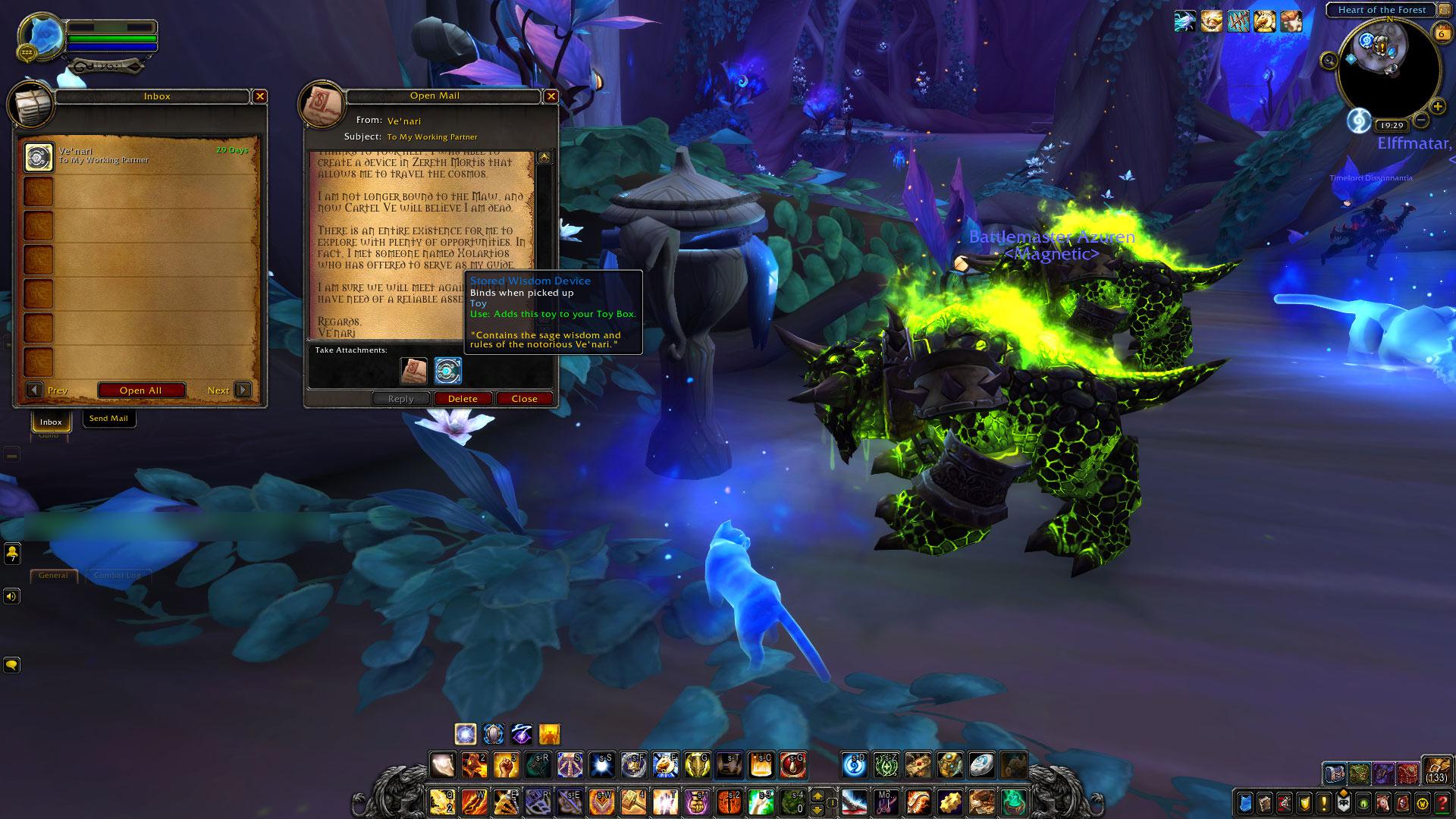The width and height of the screenshot is (1456, 819).
Task: Open the quest log exclamation icon
Action: [1324, 802]
